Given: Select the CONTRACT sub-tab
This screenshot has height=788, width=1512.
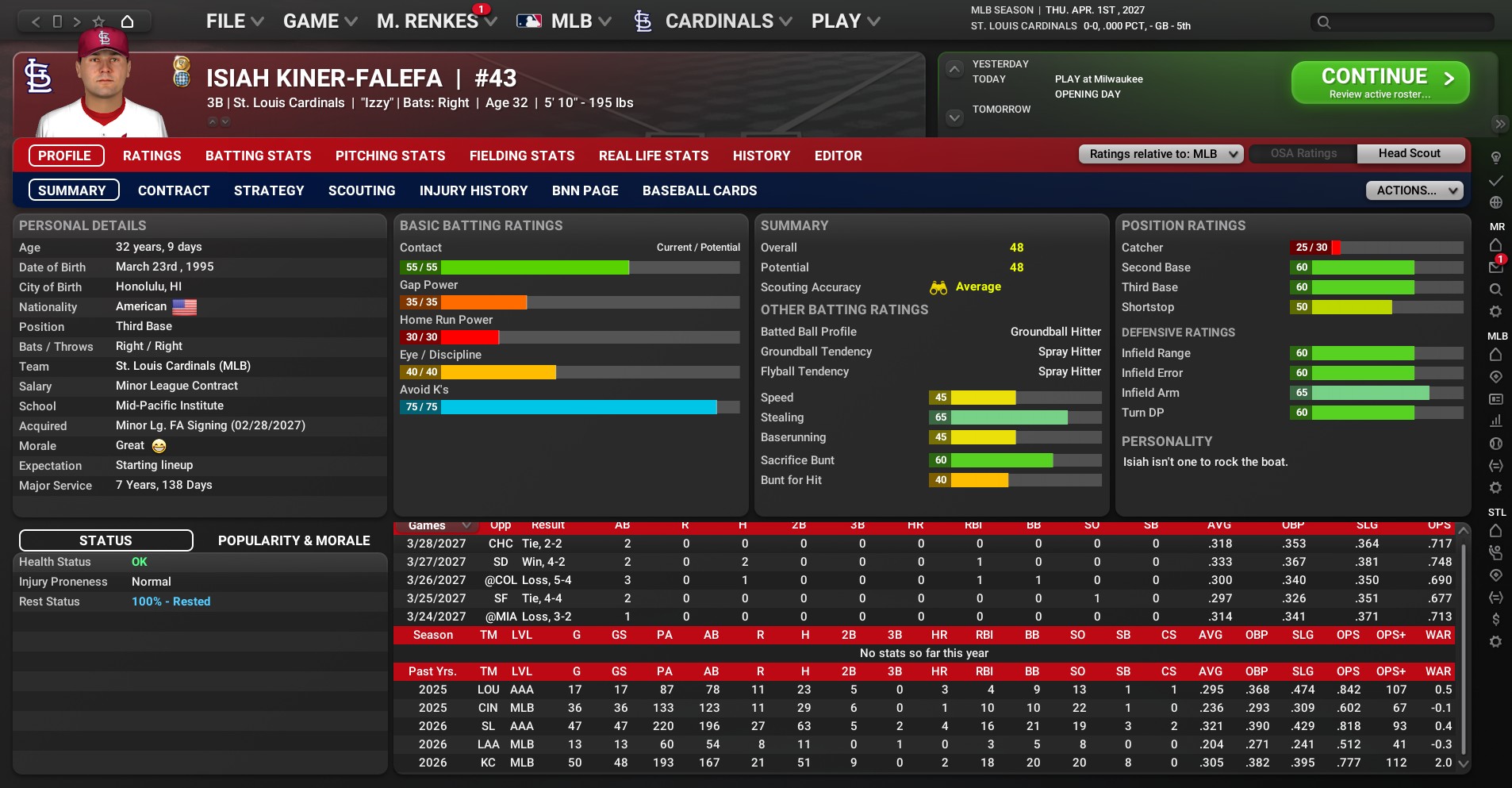Looking at the screenshot, I should coord(174,190).
